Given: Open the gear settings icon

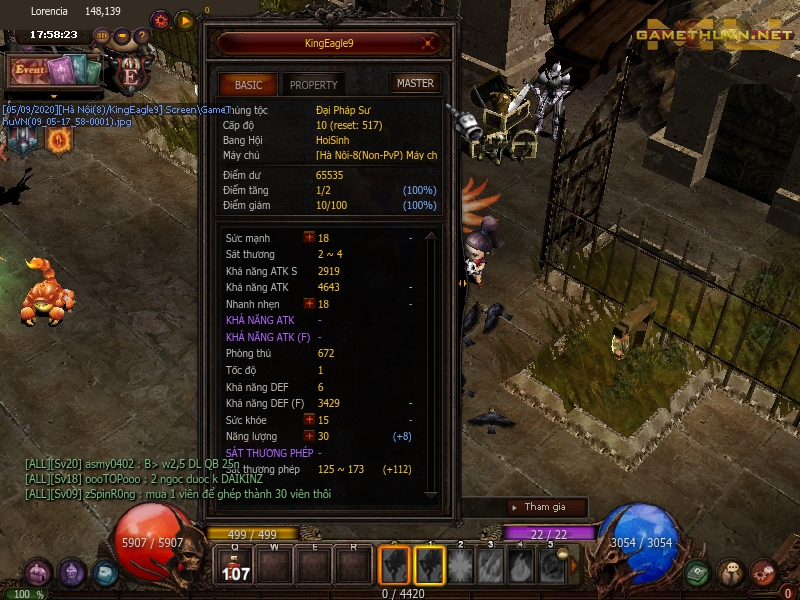Looking at the screenshot, I should [161, 20].
